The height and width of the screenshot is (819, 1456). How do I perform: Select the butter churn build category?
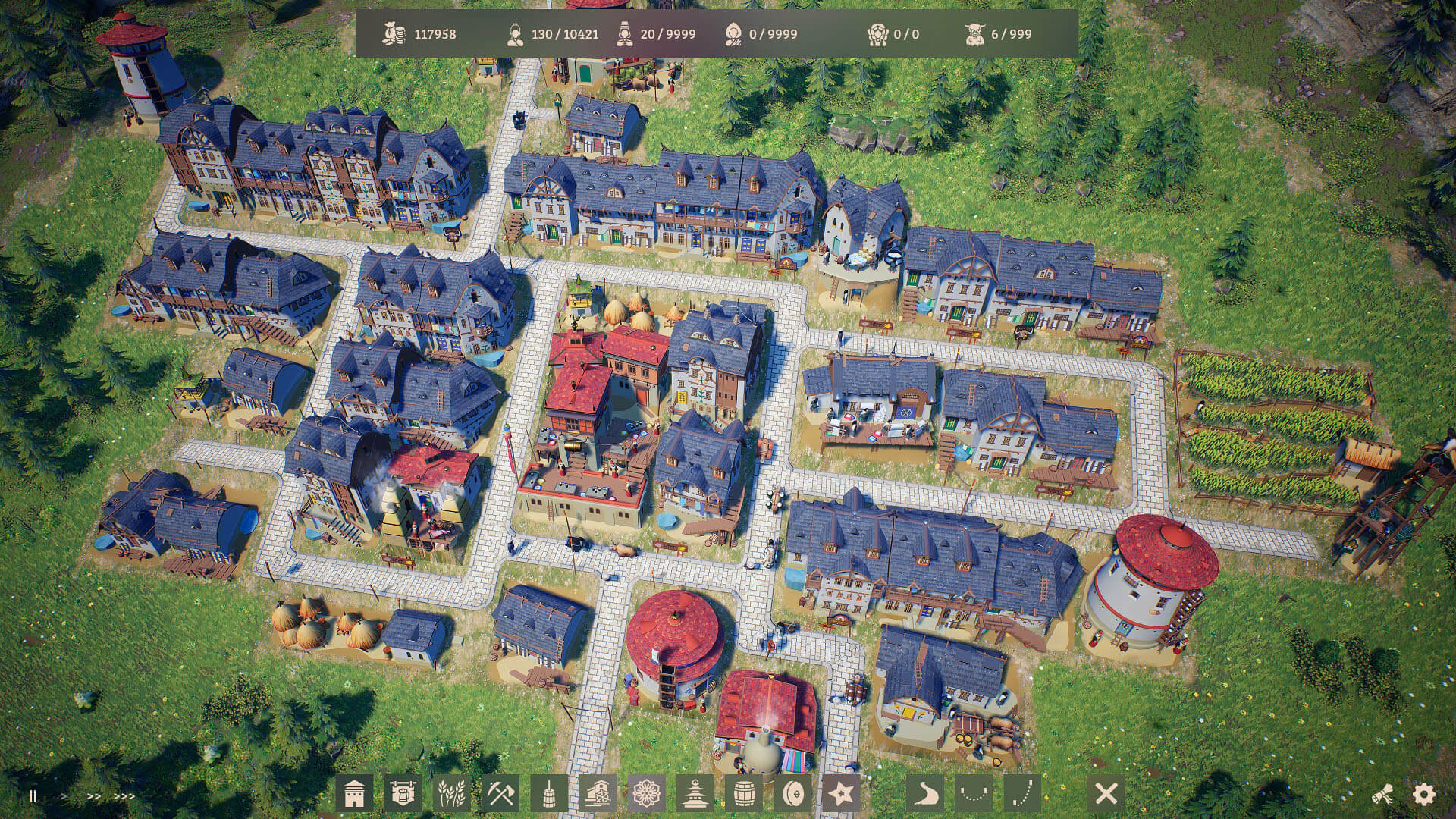click(549, 794)
